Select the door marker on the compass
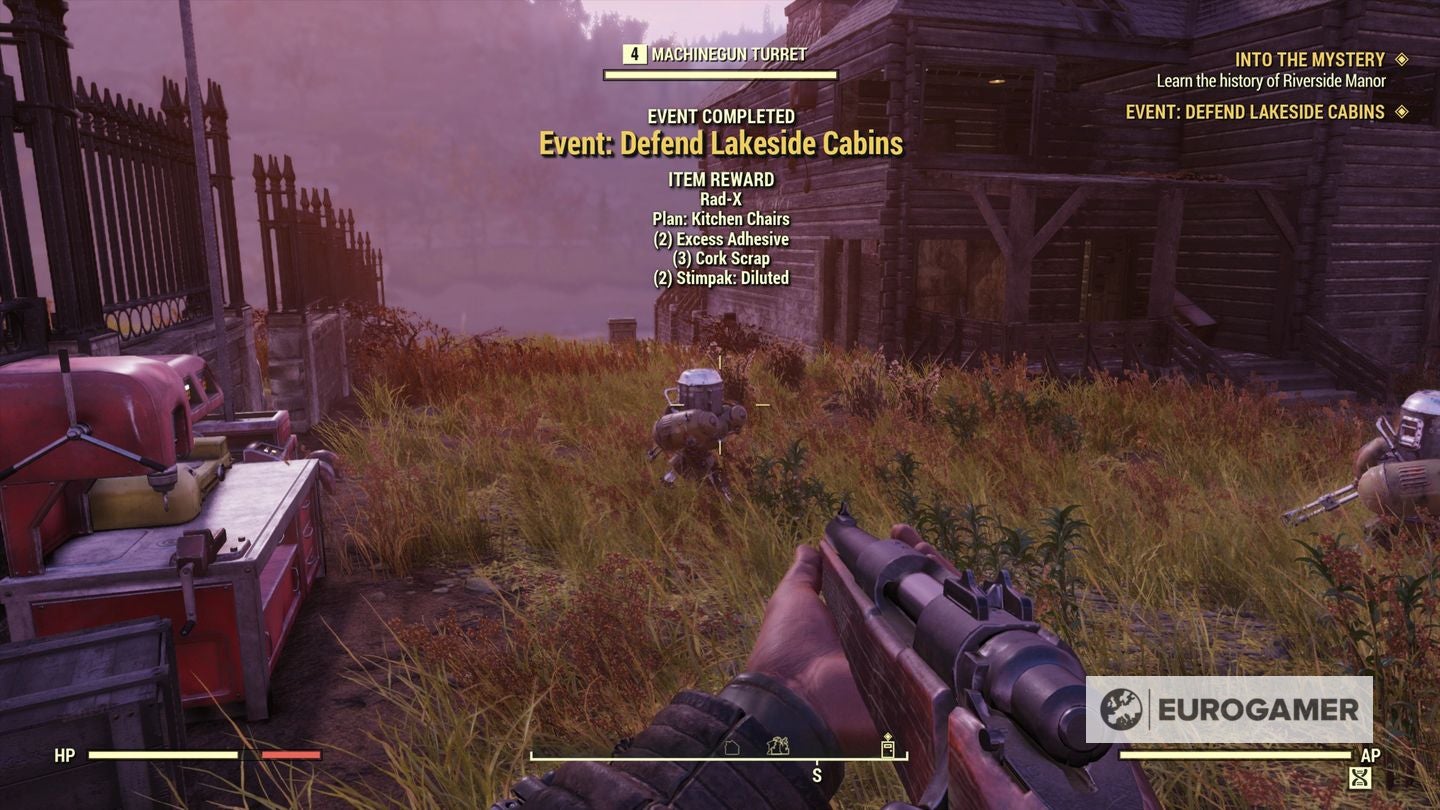Image resolution: width=1440 pixels, height=810 pixels. (886, 749)
